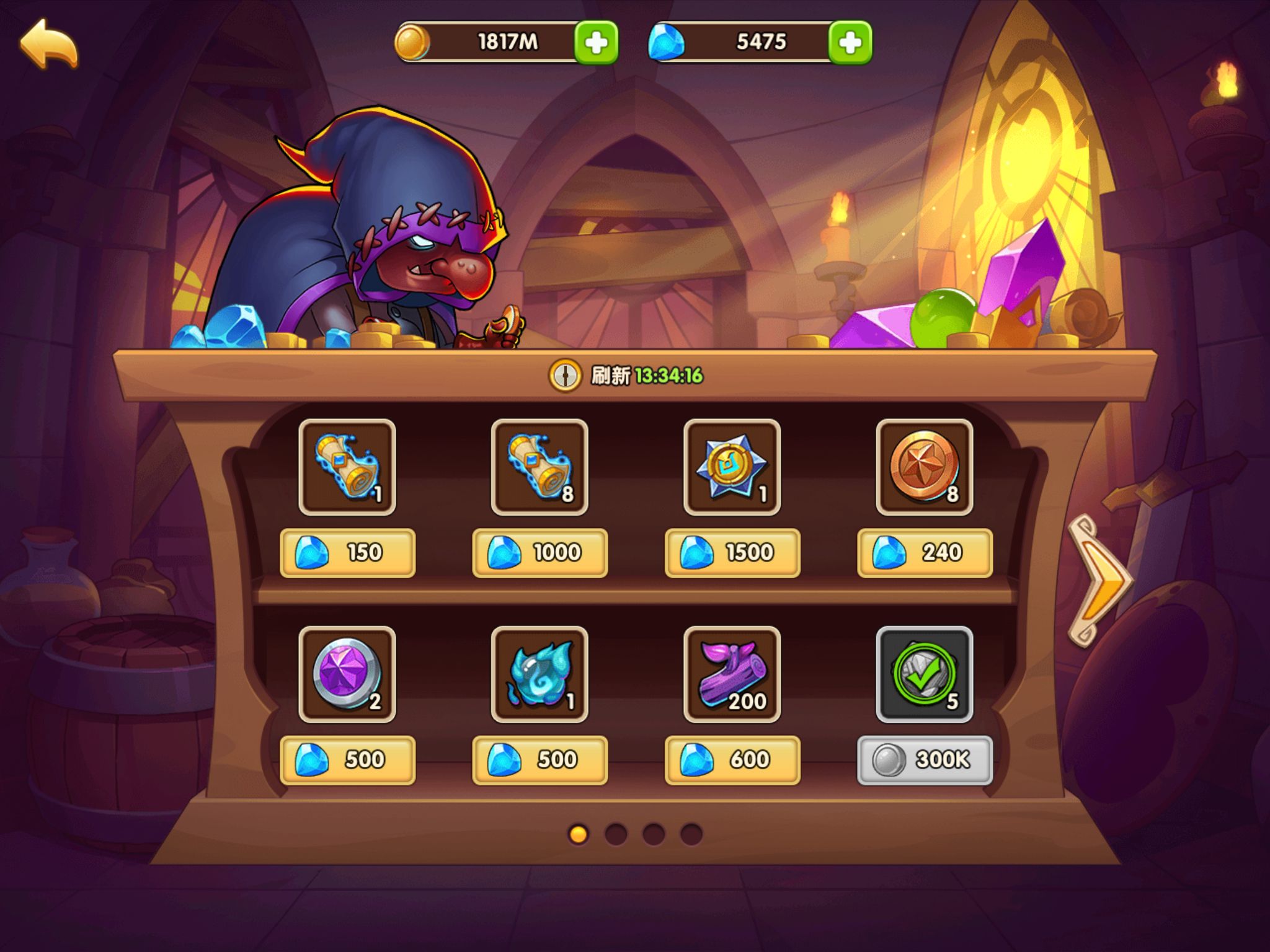Buy the star badge for 1500 gems

pos(732,552)
